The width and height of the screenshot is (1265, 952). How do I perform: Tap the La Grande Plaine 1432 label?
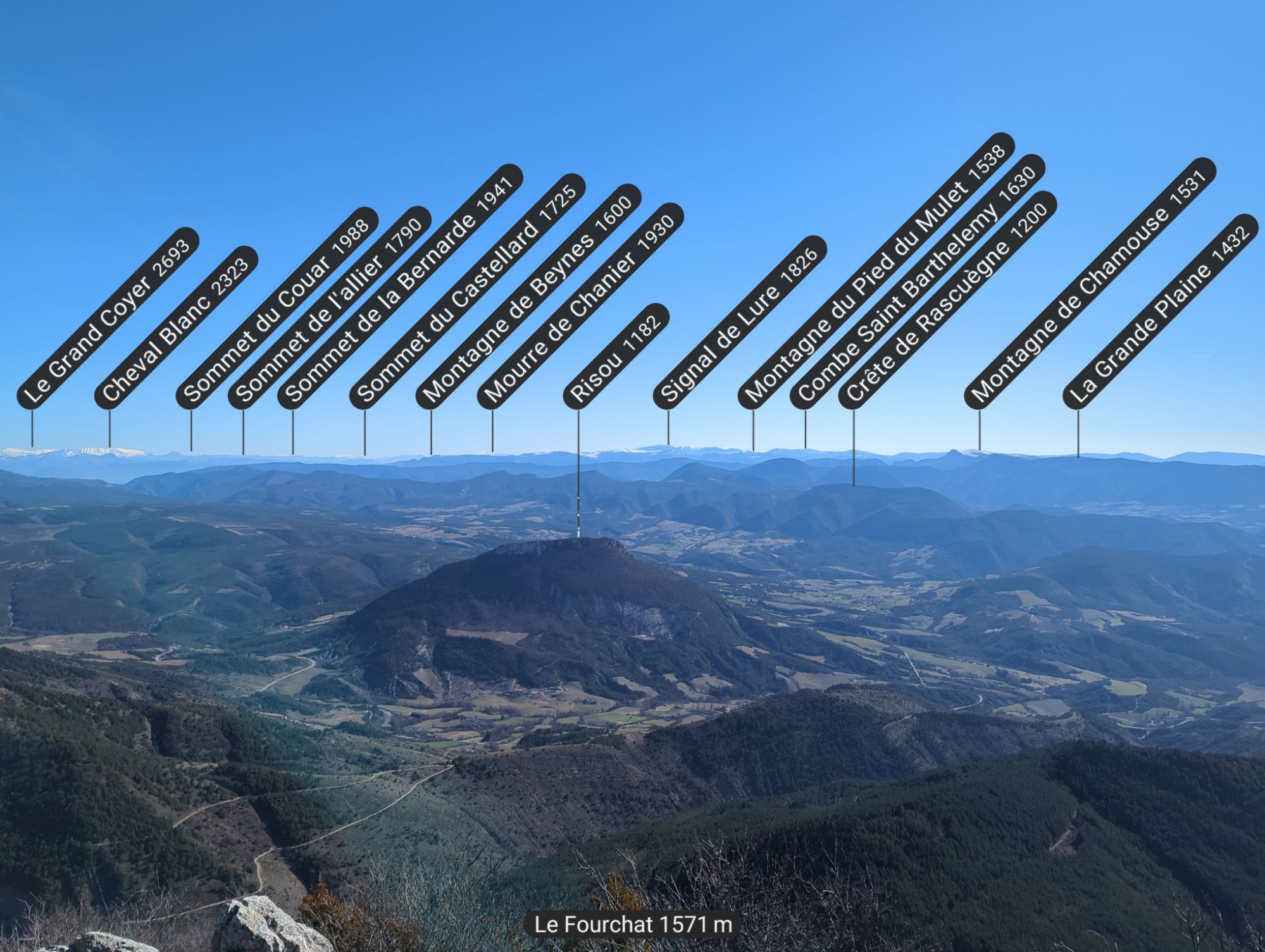1160,312
